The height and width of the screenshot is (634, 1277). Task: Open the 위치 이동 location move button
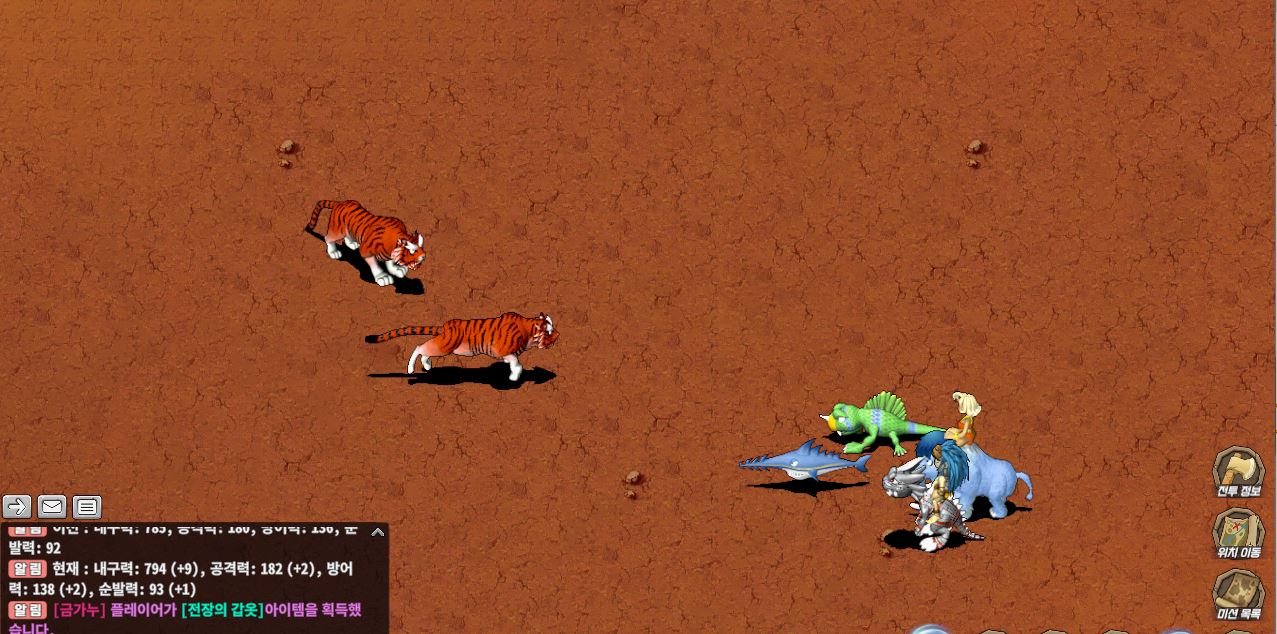[x=1238, y=532]
